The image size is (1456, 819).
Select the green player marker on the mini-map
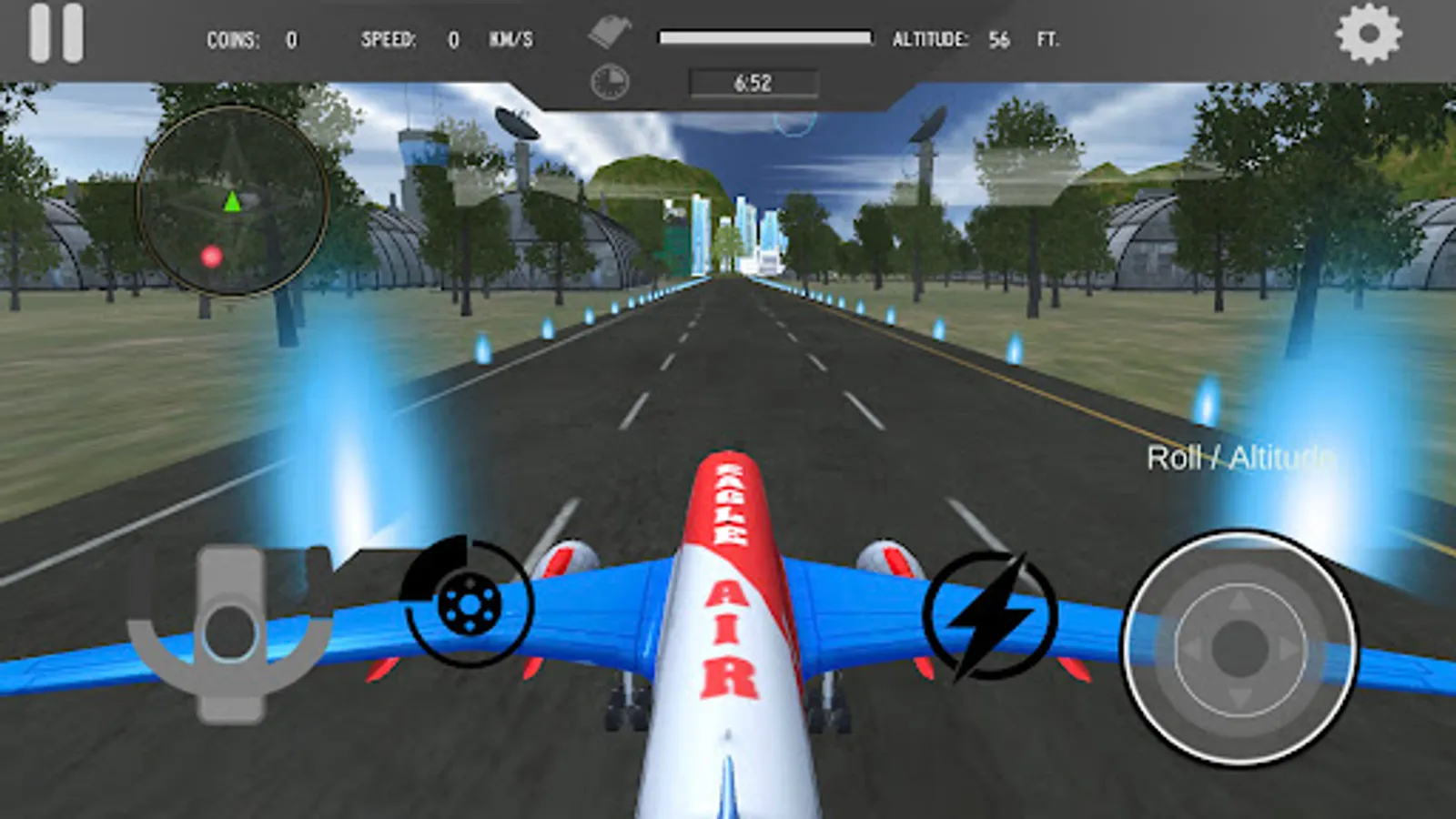point(230,200)
